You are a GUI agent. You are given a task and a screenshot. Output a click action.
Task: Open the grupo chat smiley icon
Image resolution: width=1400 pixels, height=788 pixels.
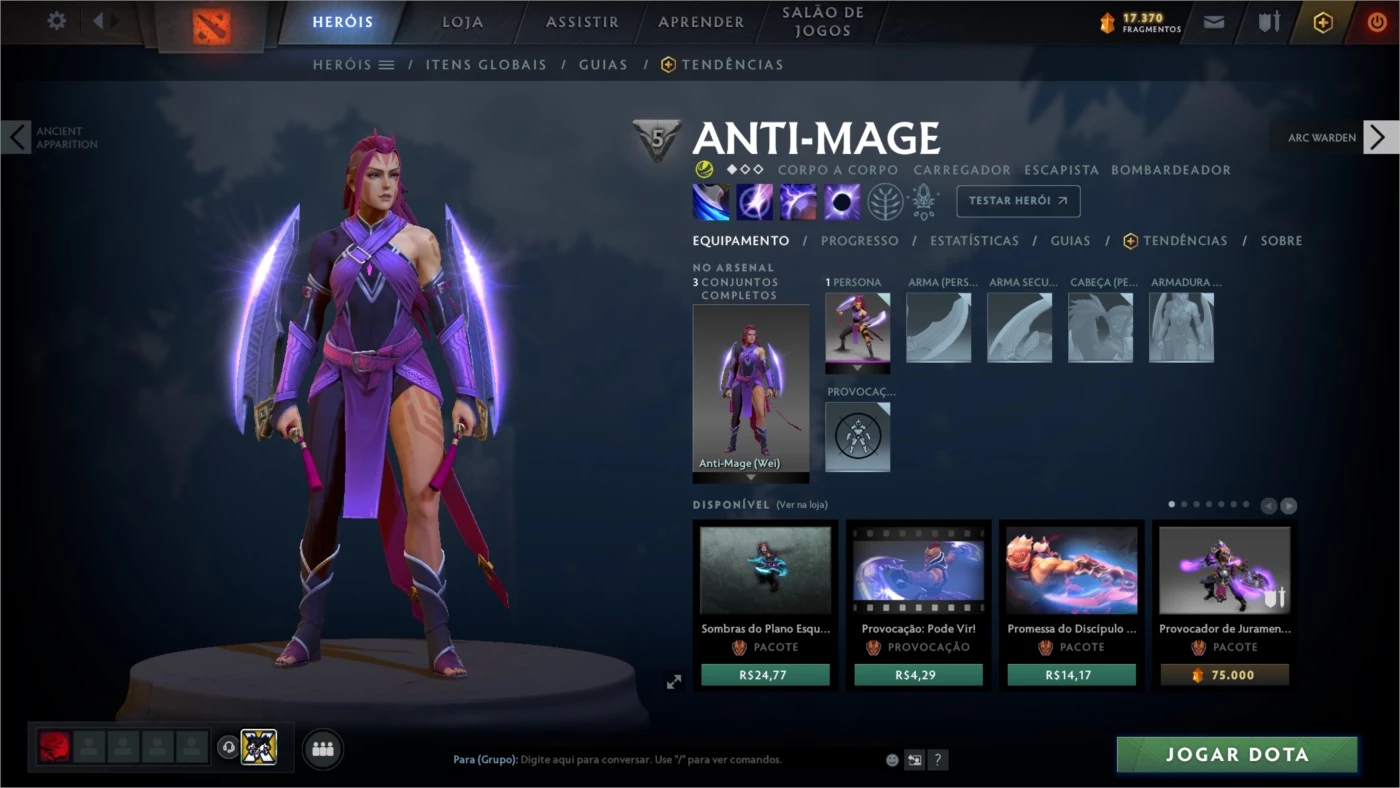890,760
